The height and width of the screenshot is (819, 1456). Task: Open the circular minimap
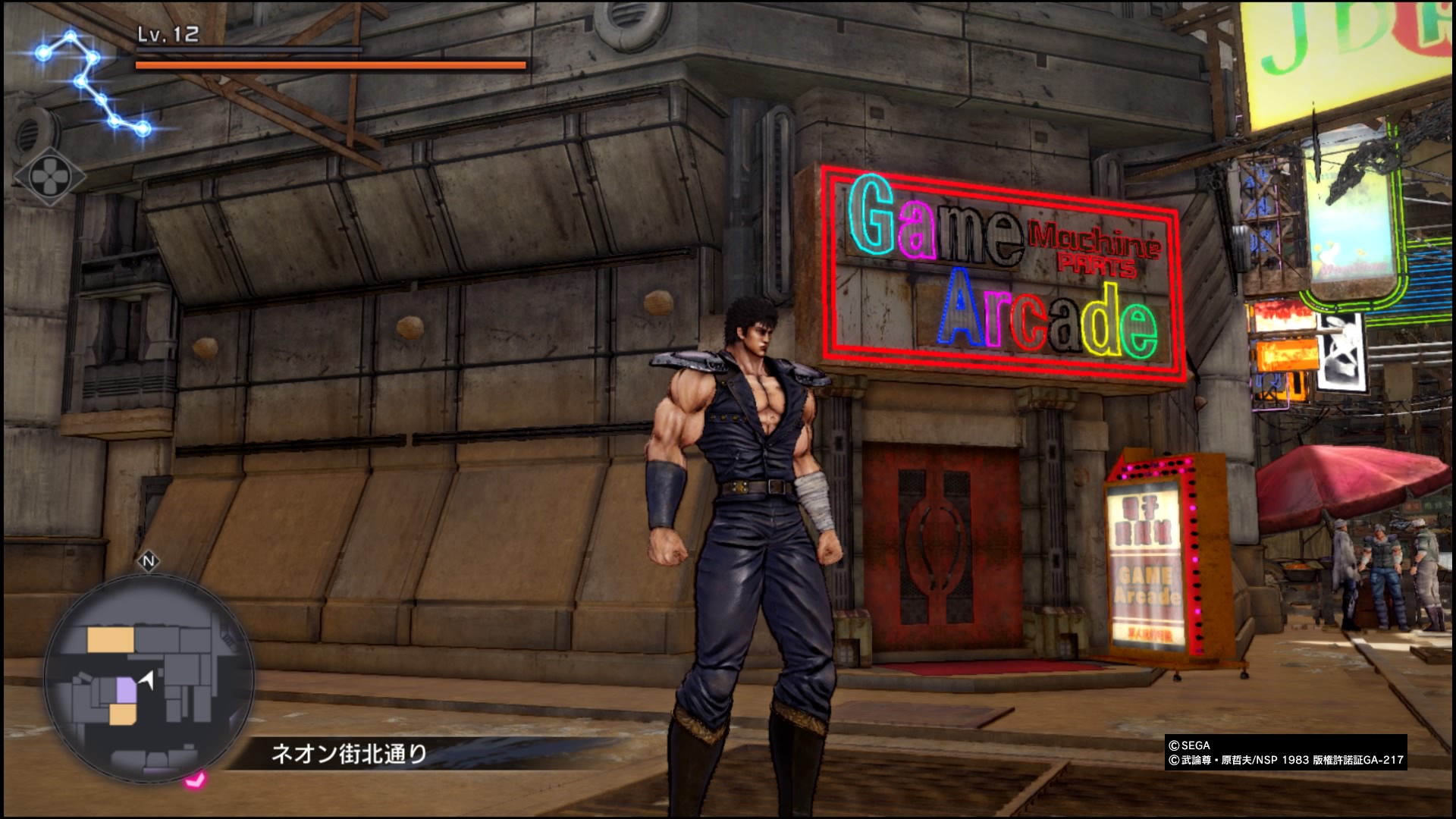point(149,676)
